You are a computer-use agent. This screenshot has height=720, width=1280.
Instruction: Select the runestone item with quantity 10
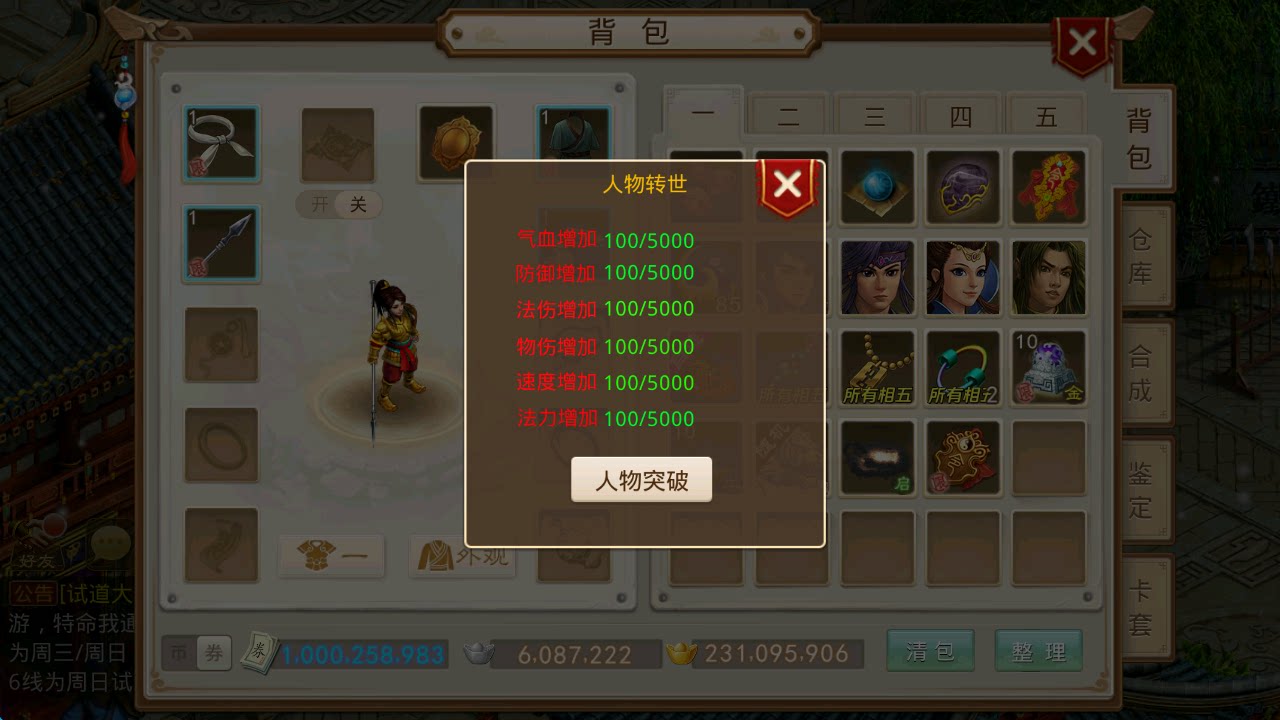1049,367
